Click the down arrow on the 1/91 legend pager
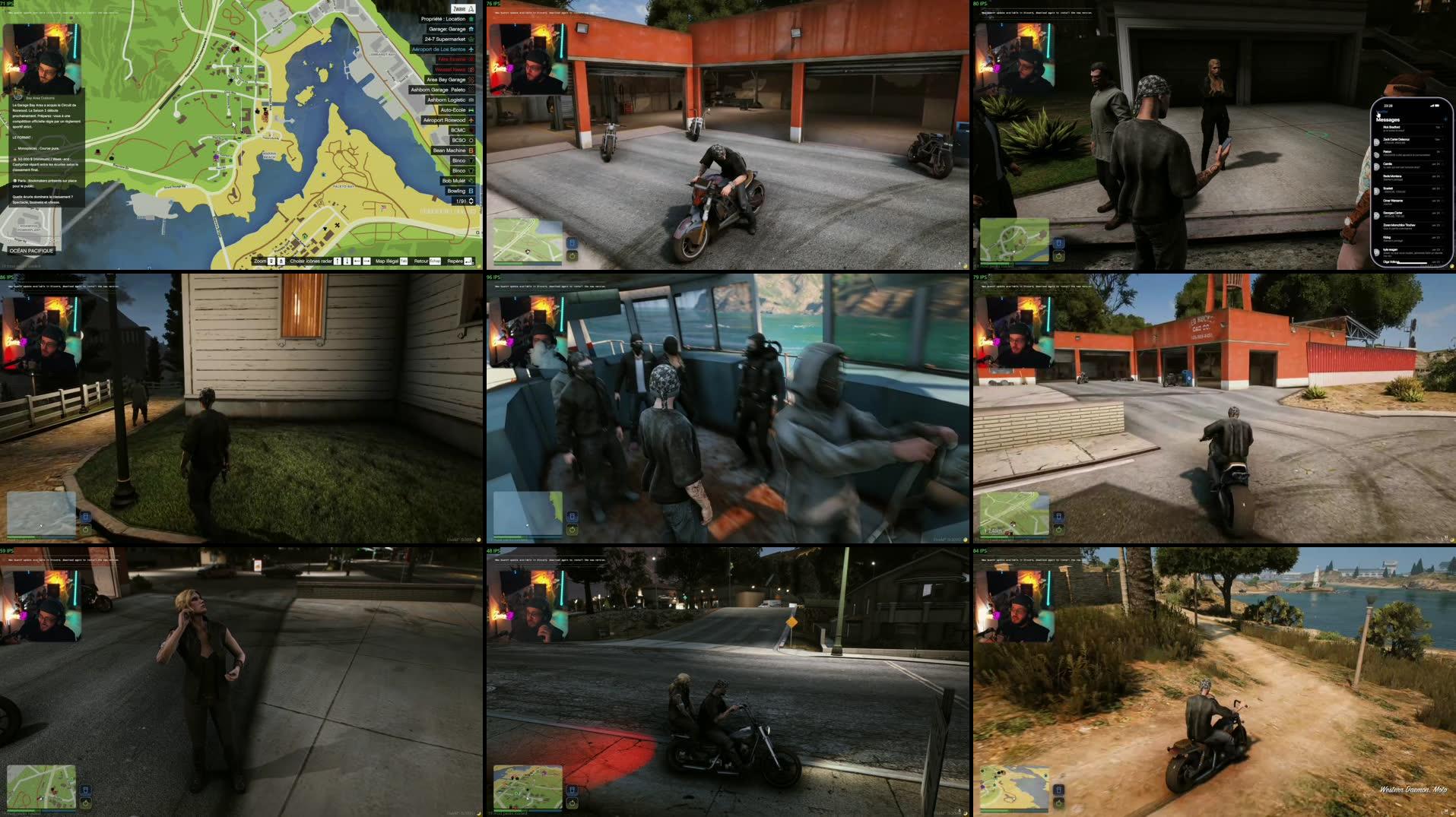Image resolution: width=1456 pixels, height=817 pixels. click(x=470, y=203)
